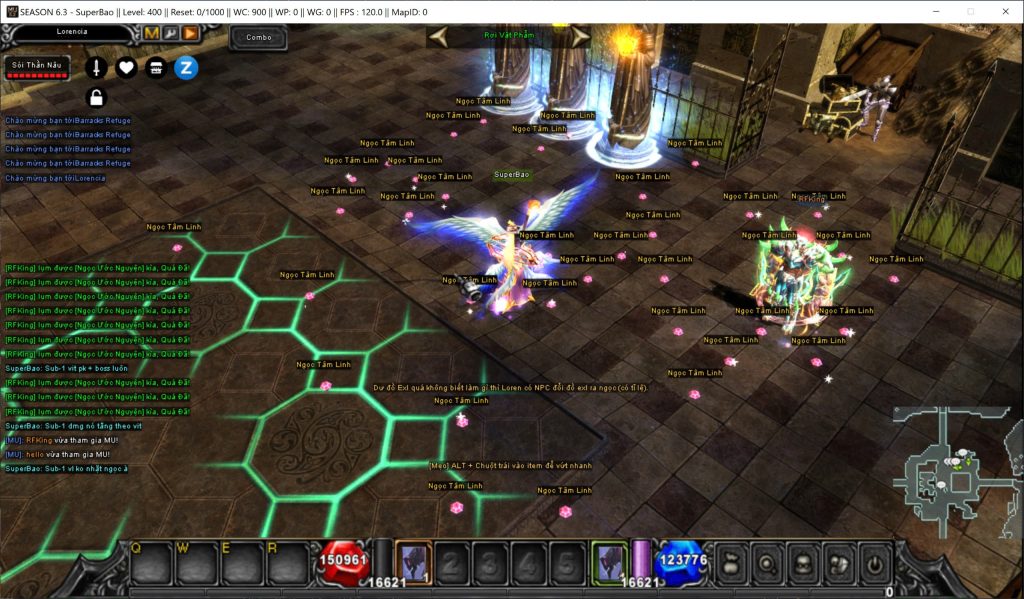Open the wrench settings button
The height and width of the screenshot is (599, 1024).
click(x=171, y=33)
